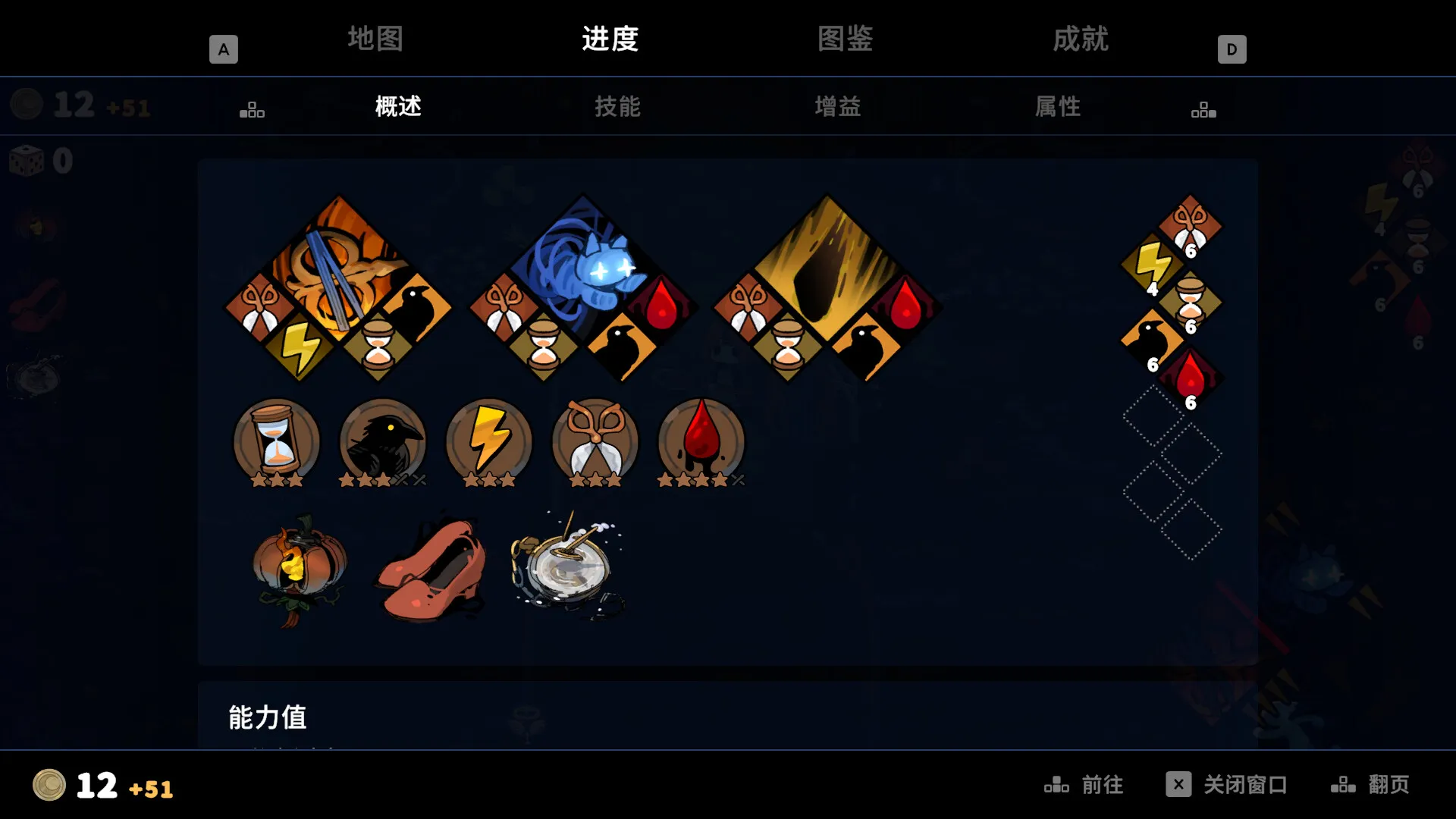1456x819 pixels.
Task: Open the 属性 sub-tab
Action: (1059, 107)
